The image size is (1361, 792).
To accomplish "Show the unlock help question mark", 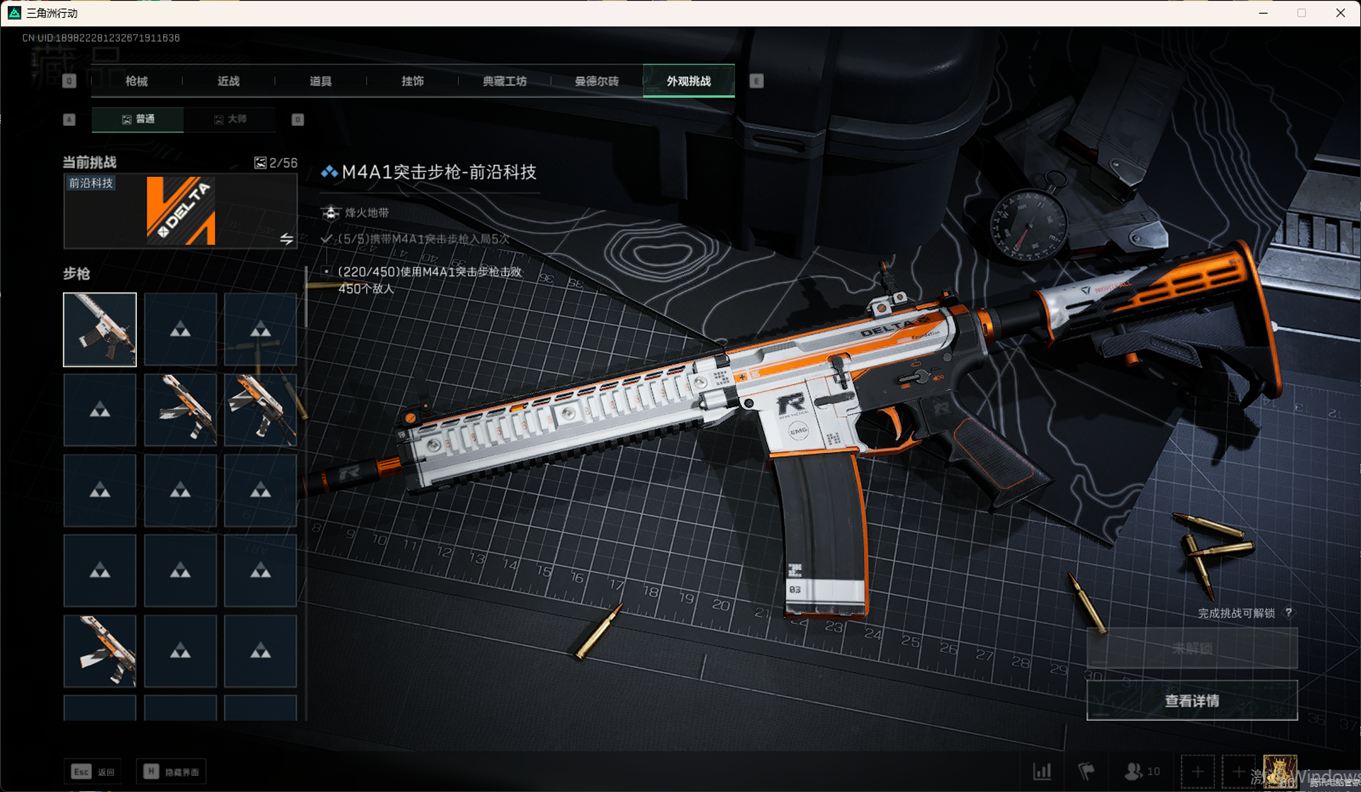I will click(1289, 613).
